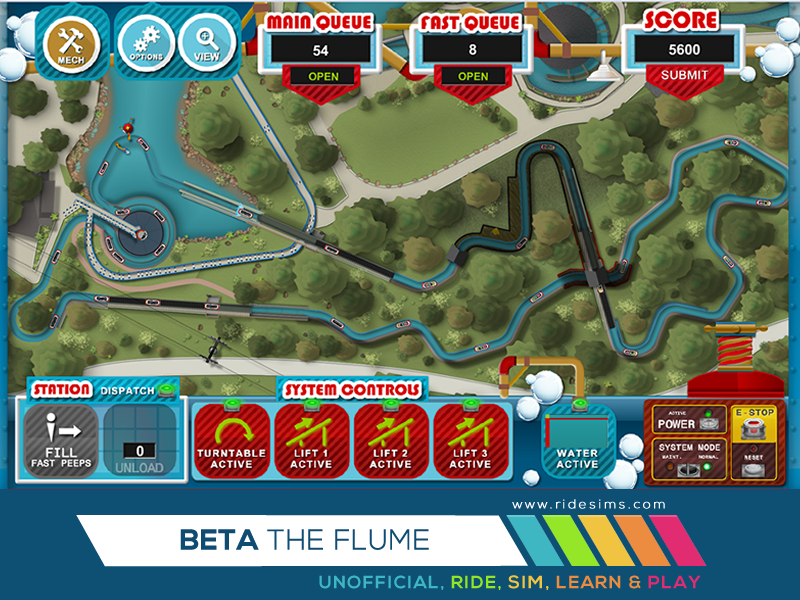Turn the System Mode selector switch

point(690,468)
